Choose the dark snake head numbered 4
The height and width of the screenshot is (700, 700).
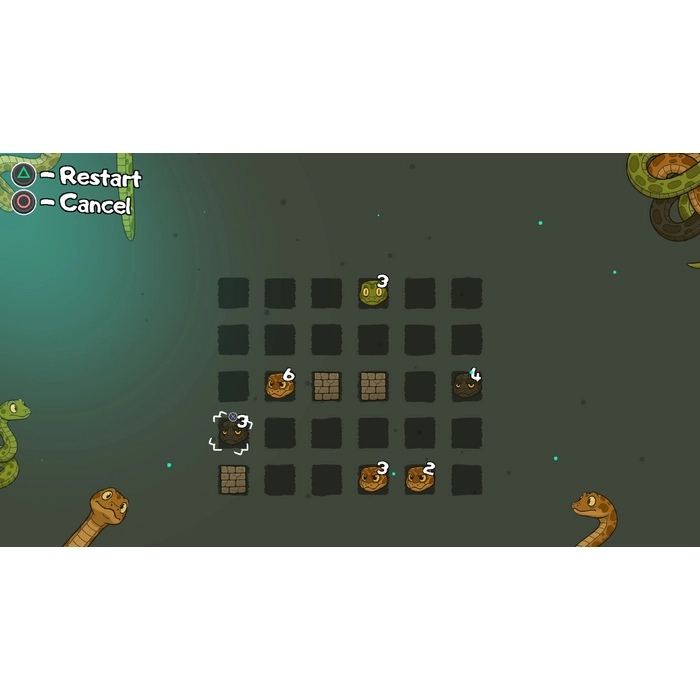466,385
